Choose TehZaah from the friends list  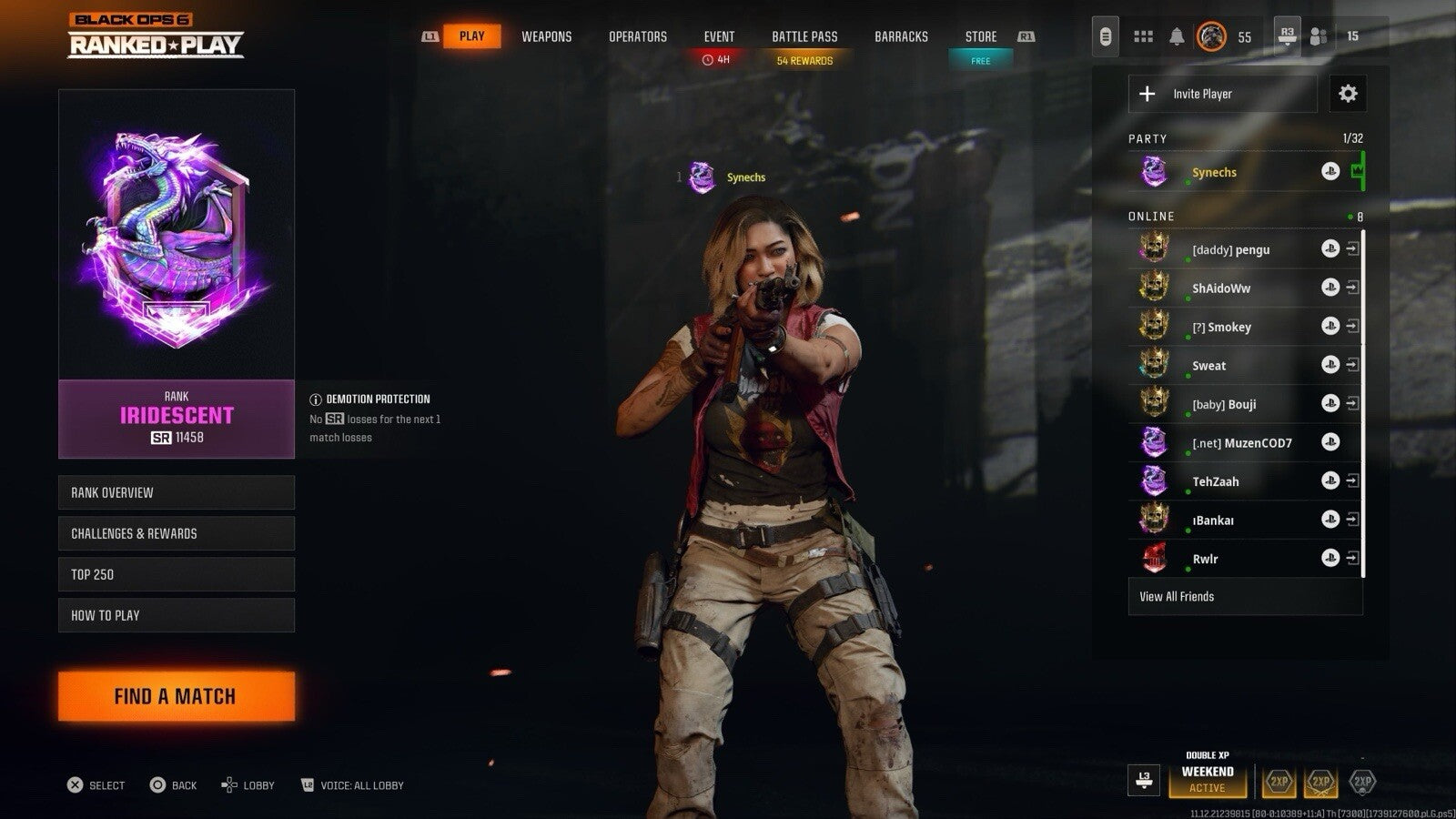tap(1215, 481)
